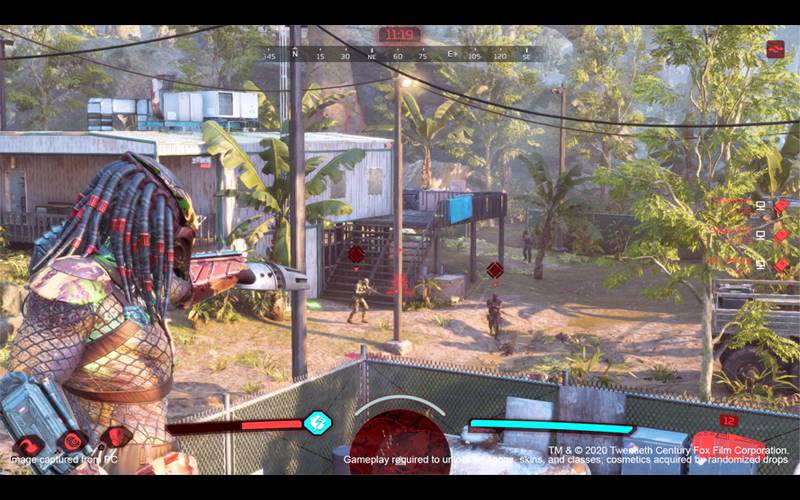Click the cyan hexagon energy icon
Image resolution: width=800 pixels, height=500 pixels.
pos(317,422)
